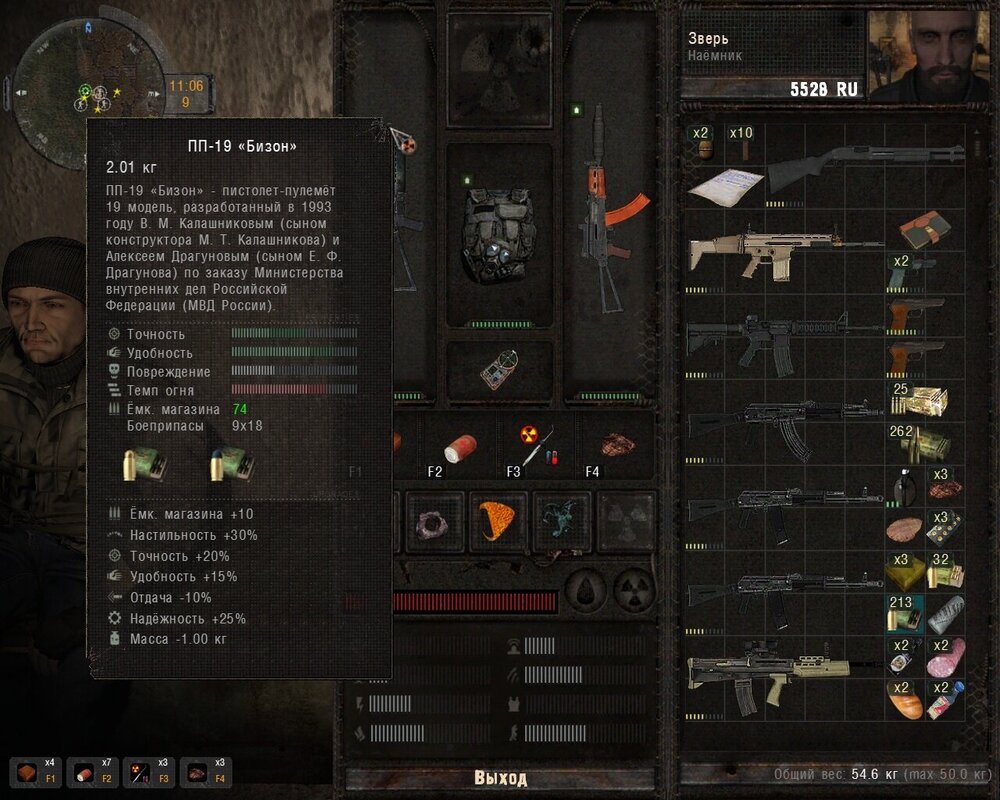Select the white document in inventory
This screenshot has width=1000, height=800.
[722, 187]
